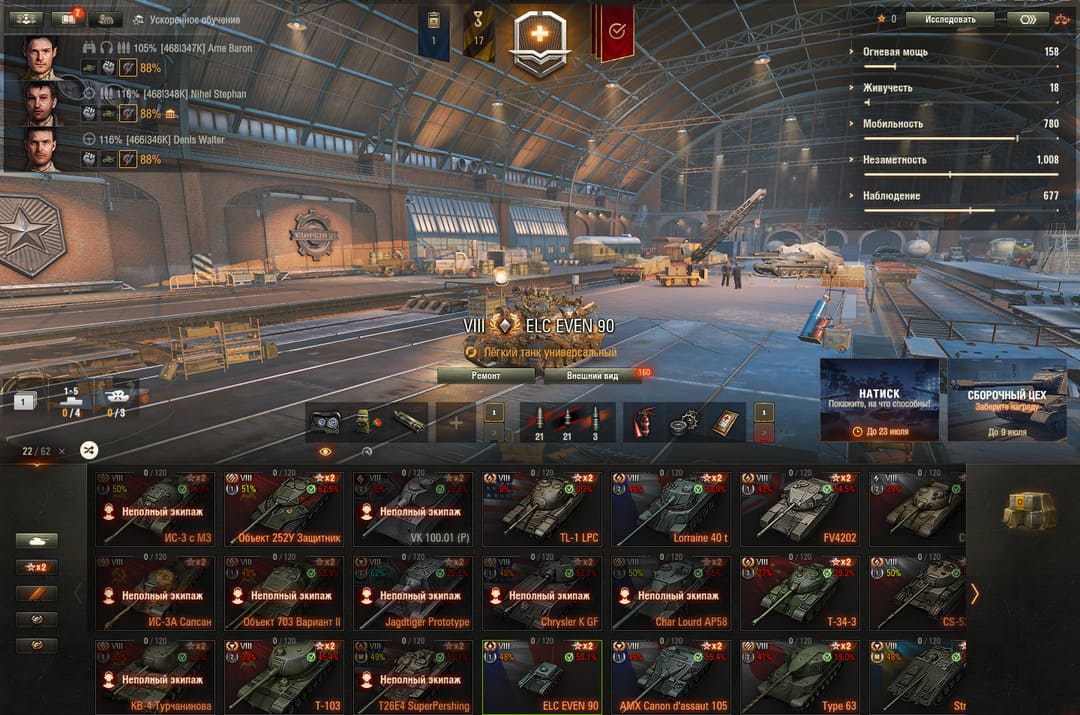Select the Type 63 tank card
1080x715 pixels.
[799, 676]
